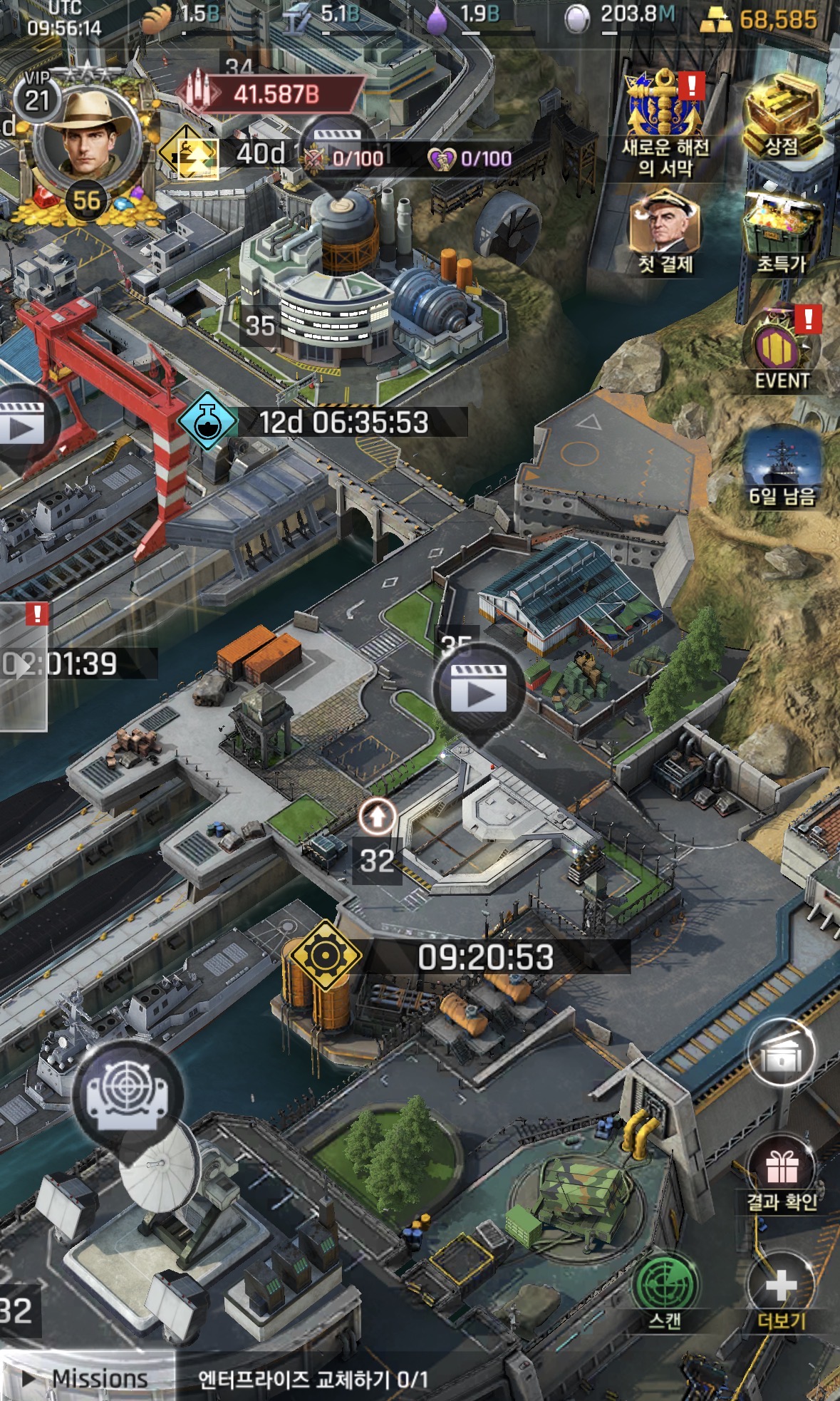Image resolution: width=840 pixels, height=1401 pixels.
Task: Open the 첫 결제 admiral offer
Action: [665, 233]
